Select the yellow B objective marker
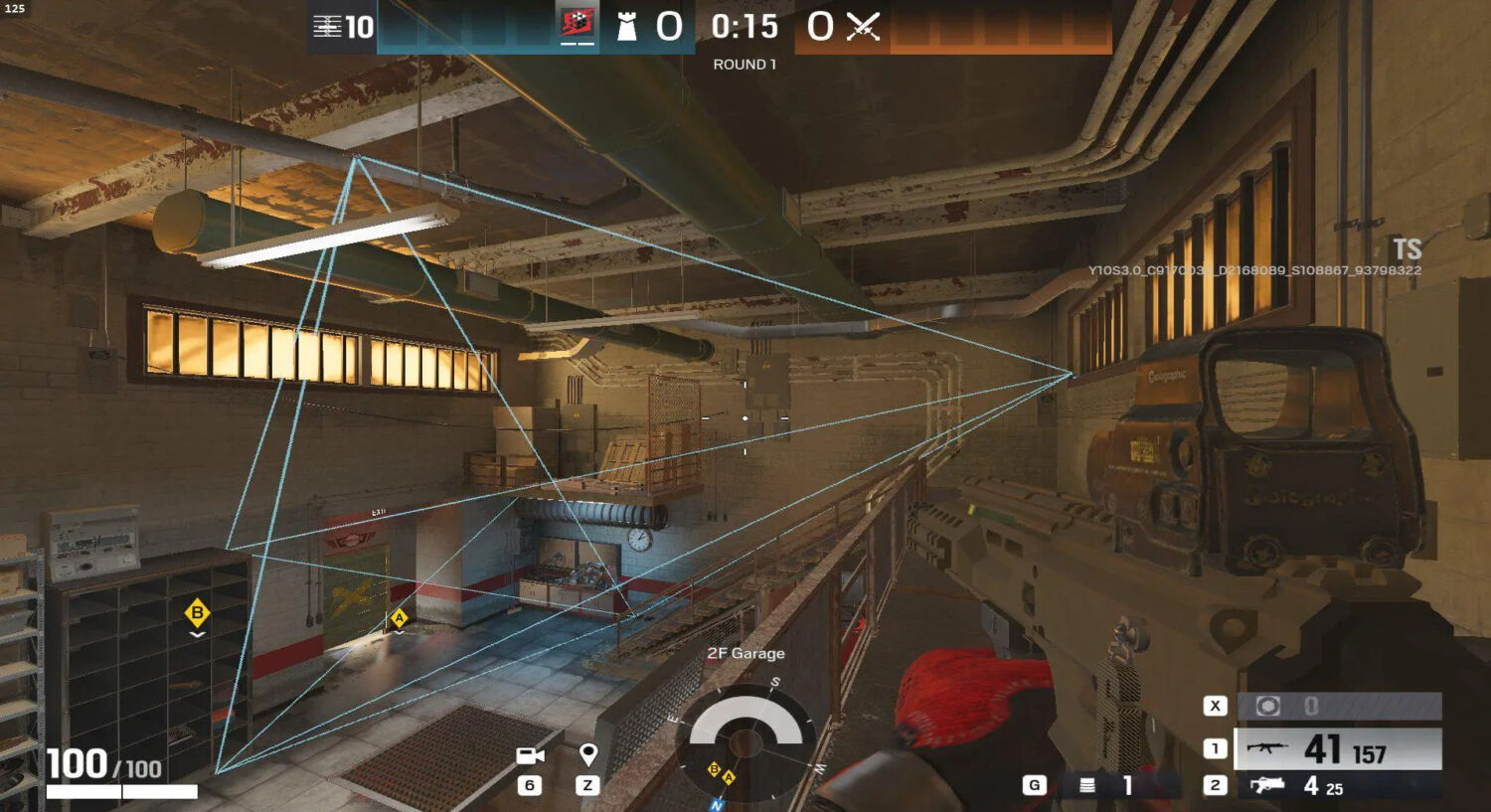1491x812 pixels. tap(197, 613)
